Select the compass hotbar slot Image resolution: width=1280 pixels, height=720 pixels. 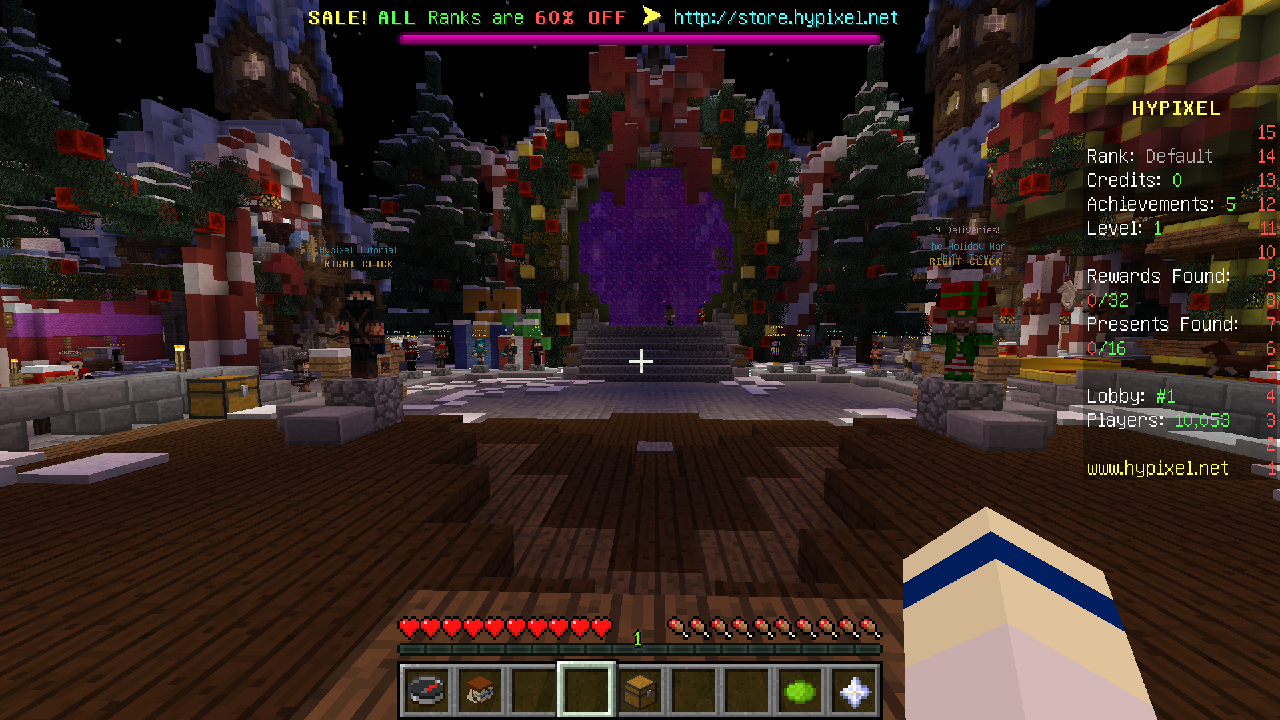(425, 690)
